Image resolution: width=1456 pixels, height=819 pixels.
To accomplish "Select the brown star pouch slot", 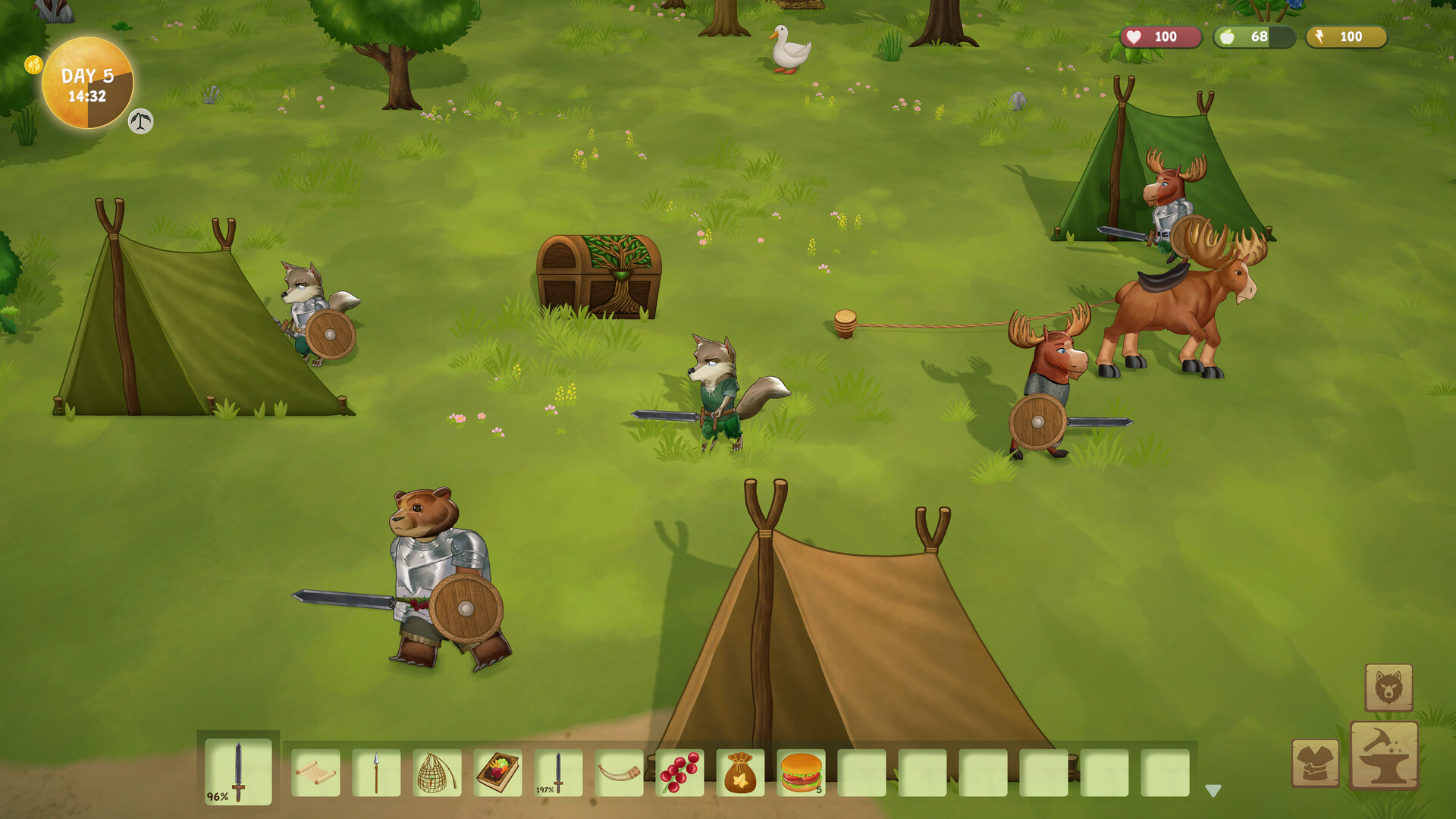I will [x=740, y=773].
